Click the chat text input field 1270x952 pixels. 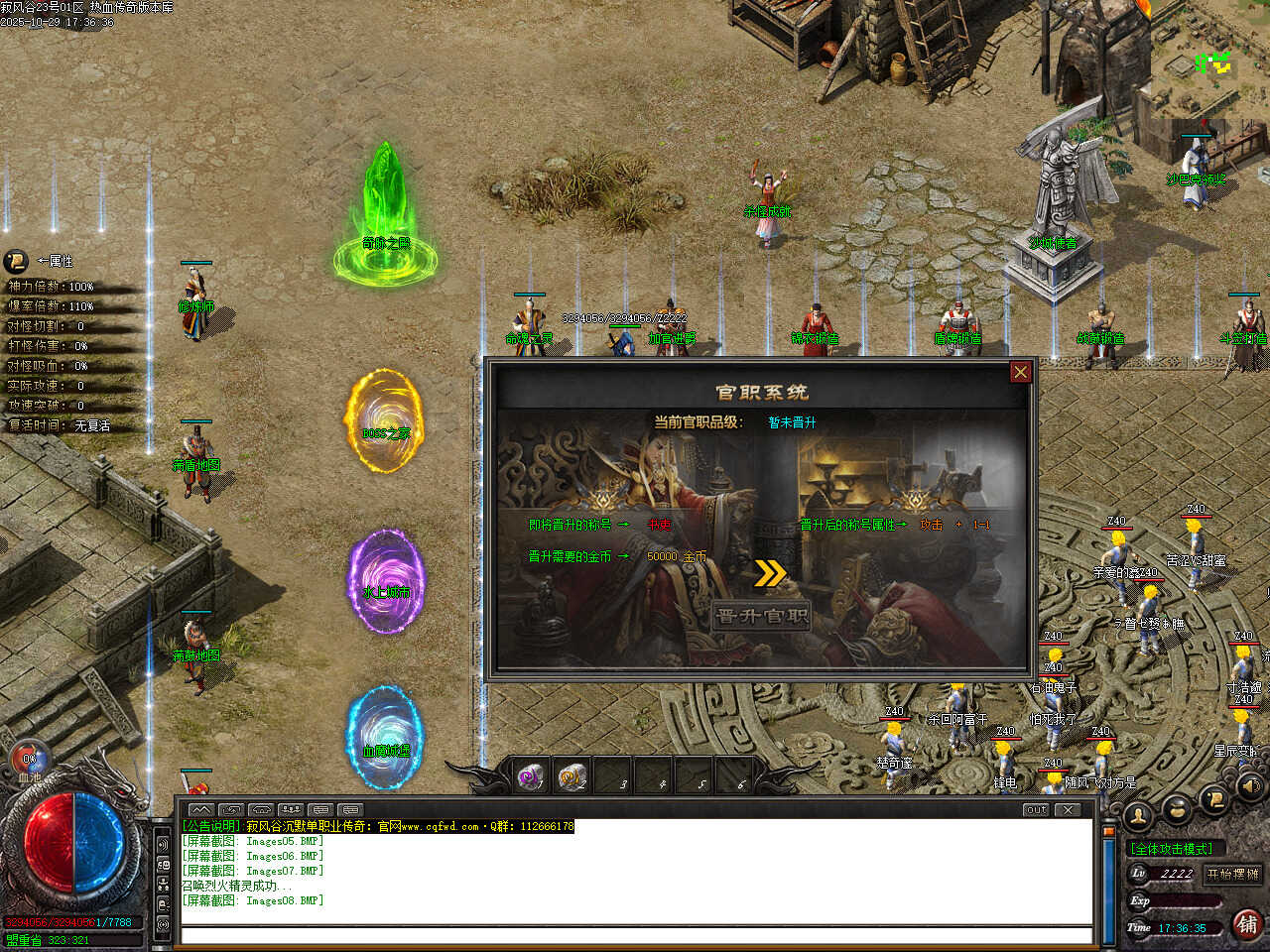tap(635, 935)
